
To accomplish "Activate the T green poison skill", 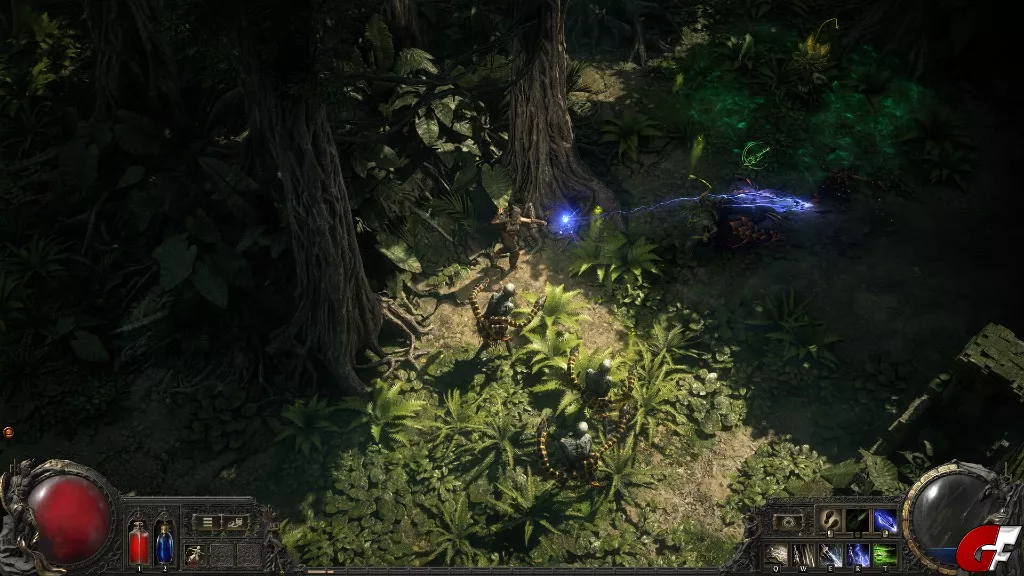I will tap(884, 553).
